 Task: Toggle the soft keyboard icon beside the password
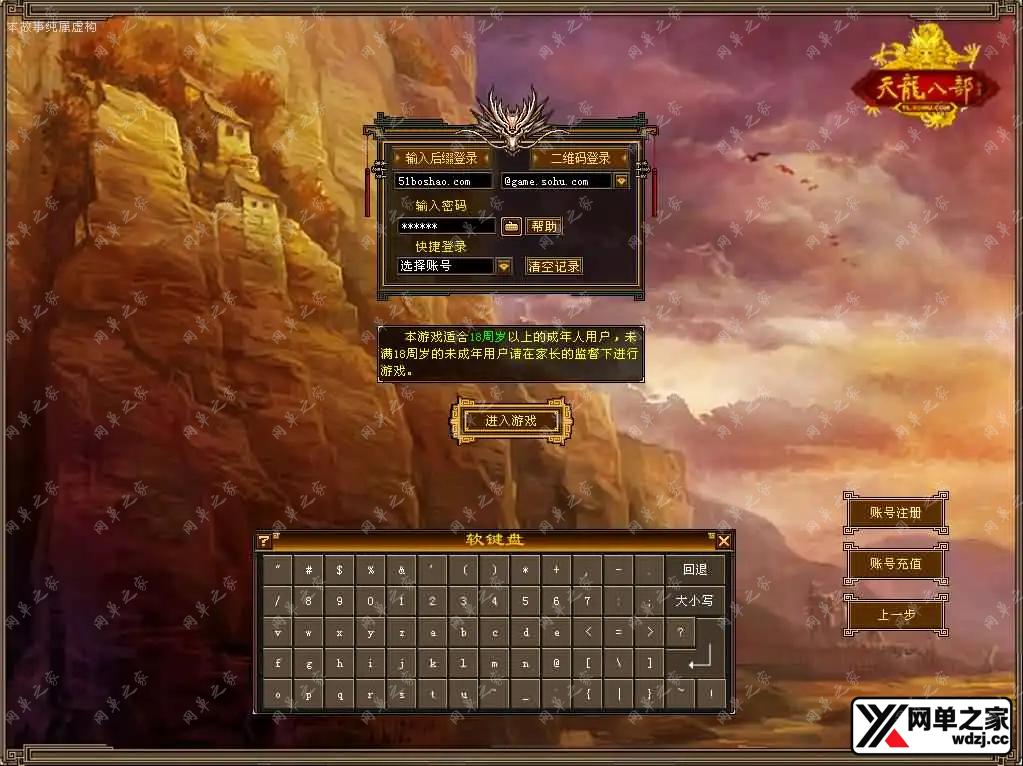(x=511, y=226)
